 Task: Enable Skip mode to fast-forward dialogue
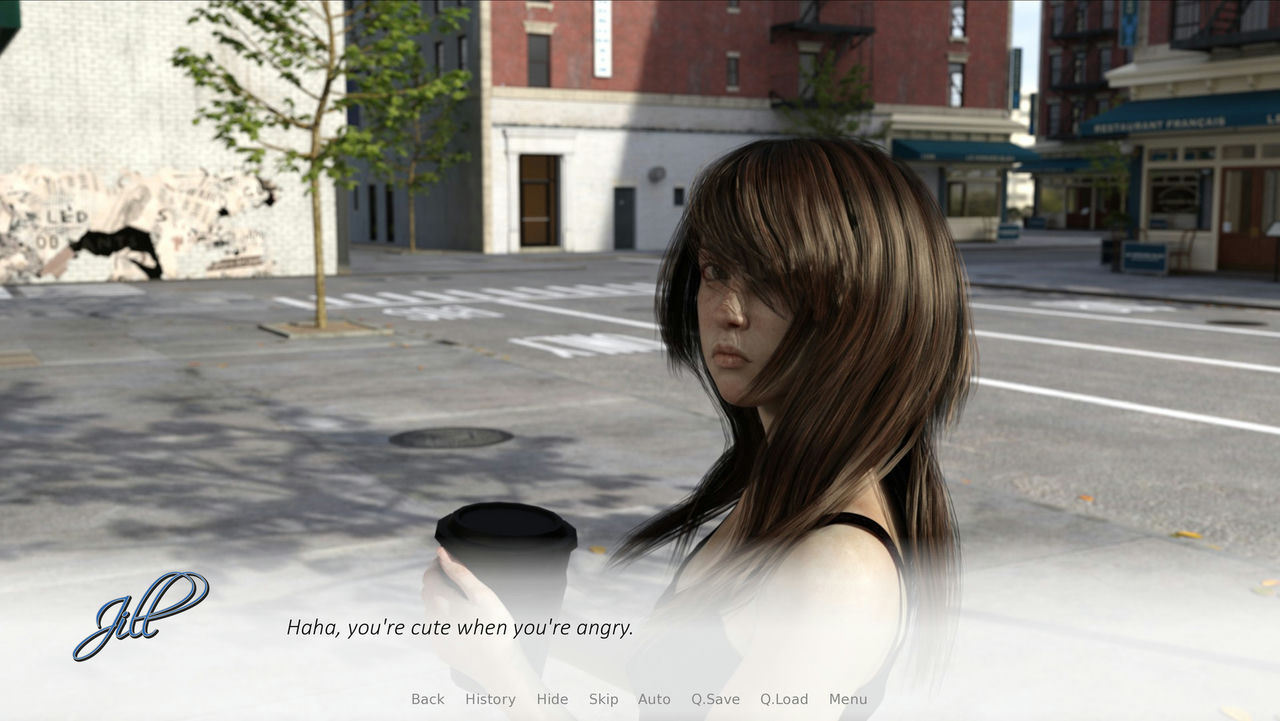[x=604, y=699]
